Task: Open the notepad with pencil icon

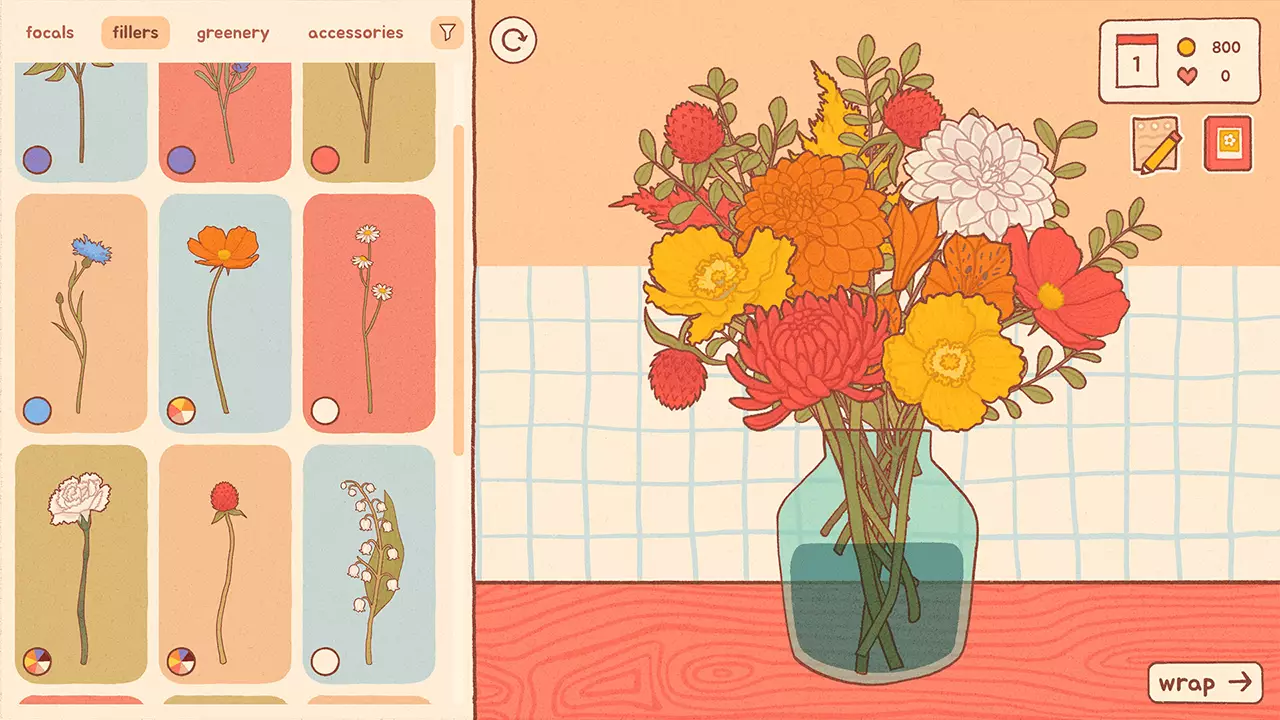Action: click(1156, 144)
